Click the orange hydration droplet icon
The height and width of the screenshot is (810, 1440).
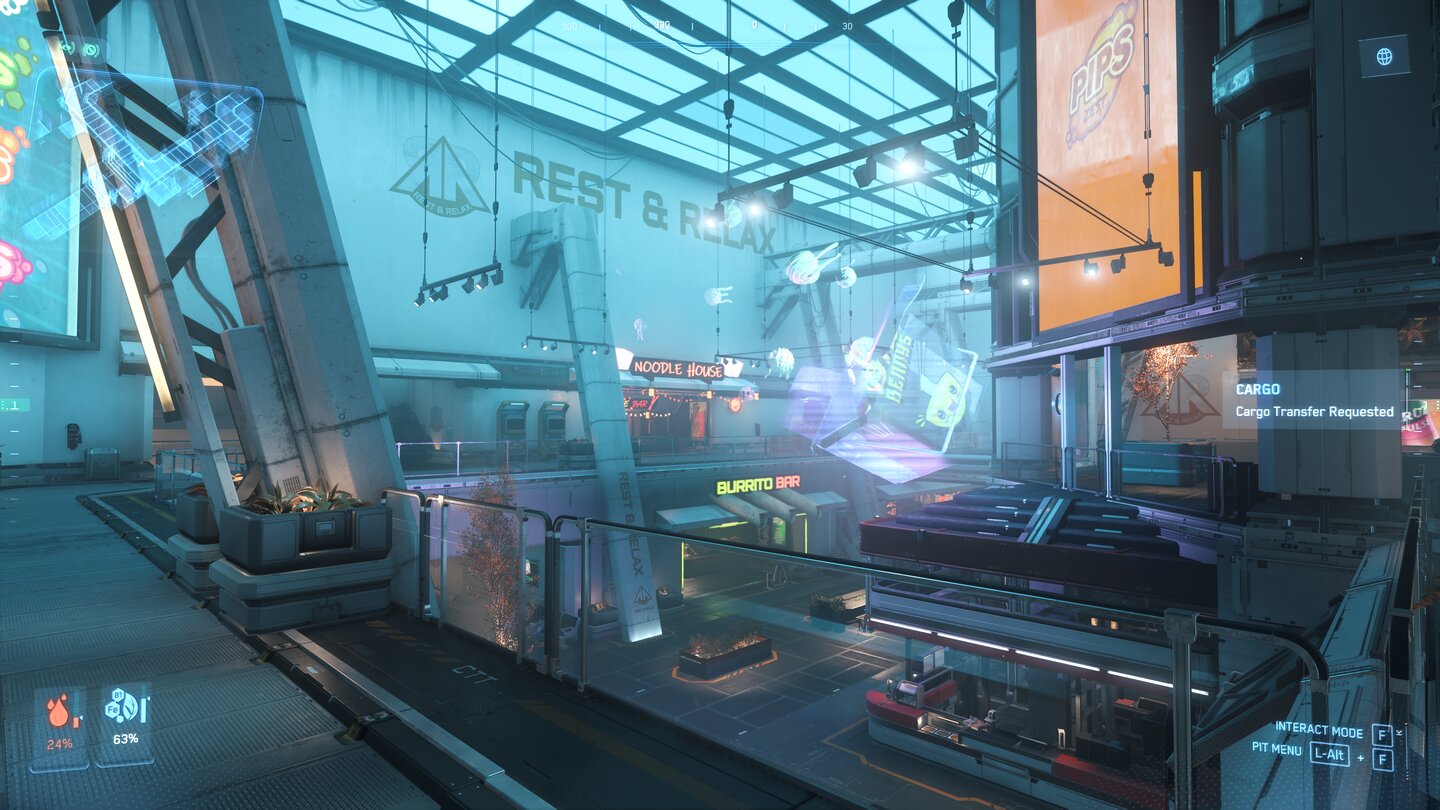tap(58, 712)
